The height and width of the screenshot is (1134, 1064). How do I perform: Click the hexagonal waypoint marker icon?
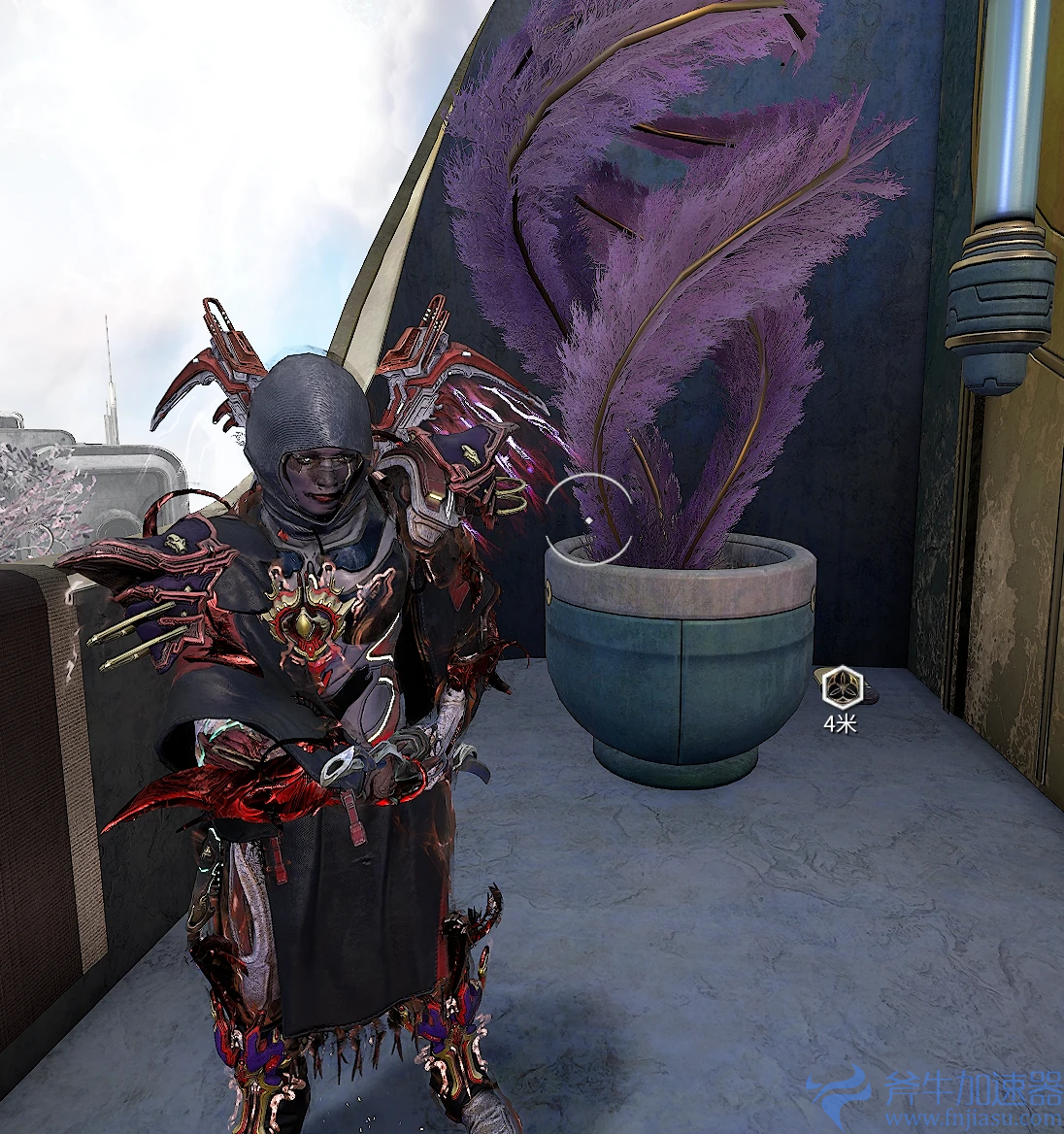[839, 687]
